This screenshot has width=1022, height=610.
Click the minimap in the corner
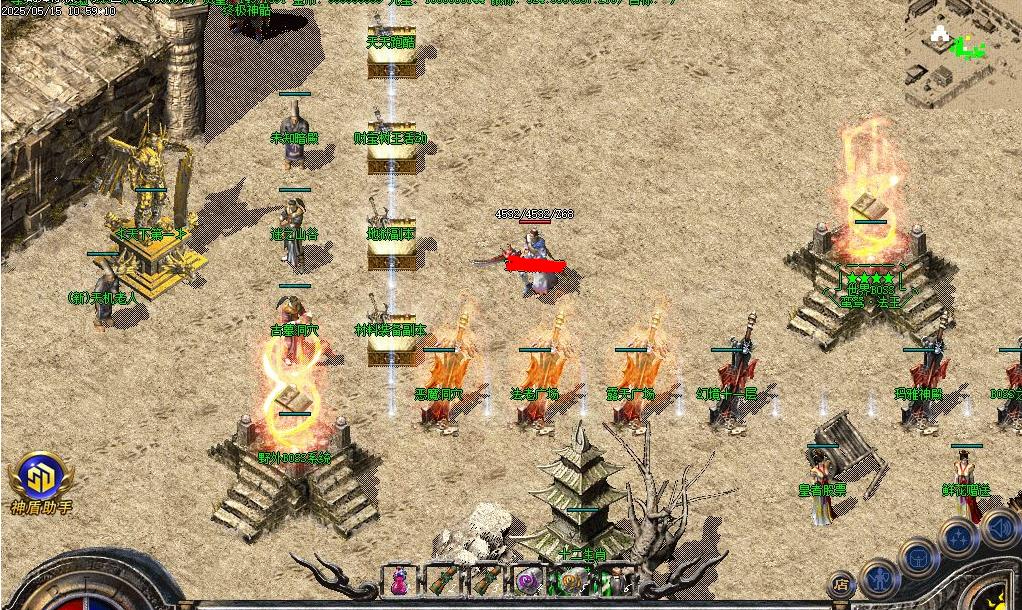tap(961, 52)
